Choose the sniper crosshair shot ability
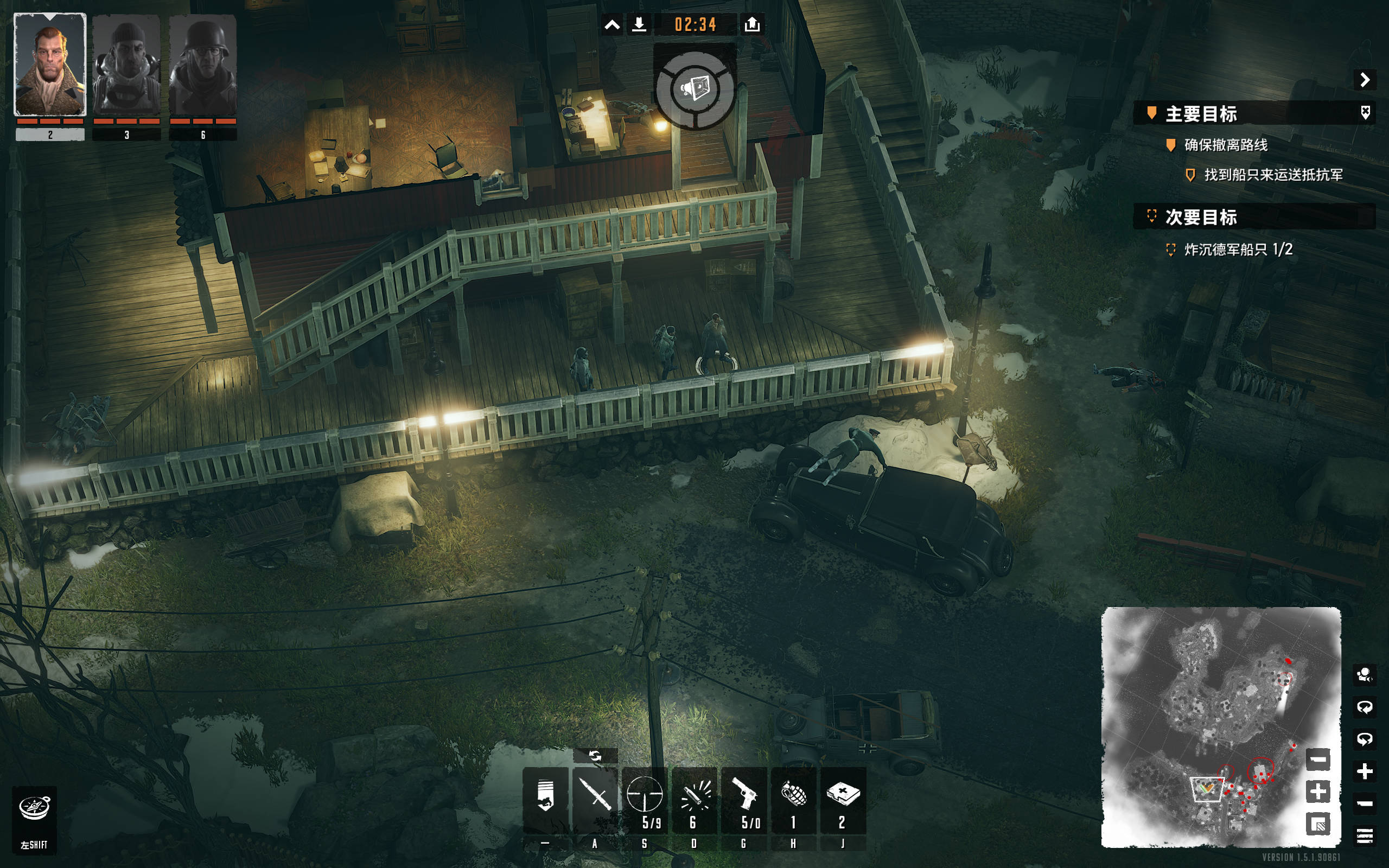1389x868 pixels. click(645, 799)
